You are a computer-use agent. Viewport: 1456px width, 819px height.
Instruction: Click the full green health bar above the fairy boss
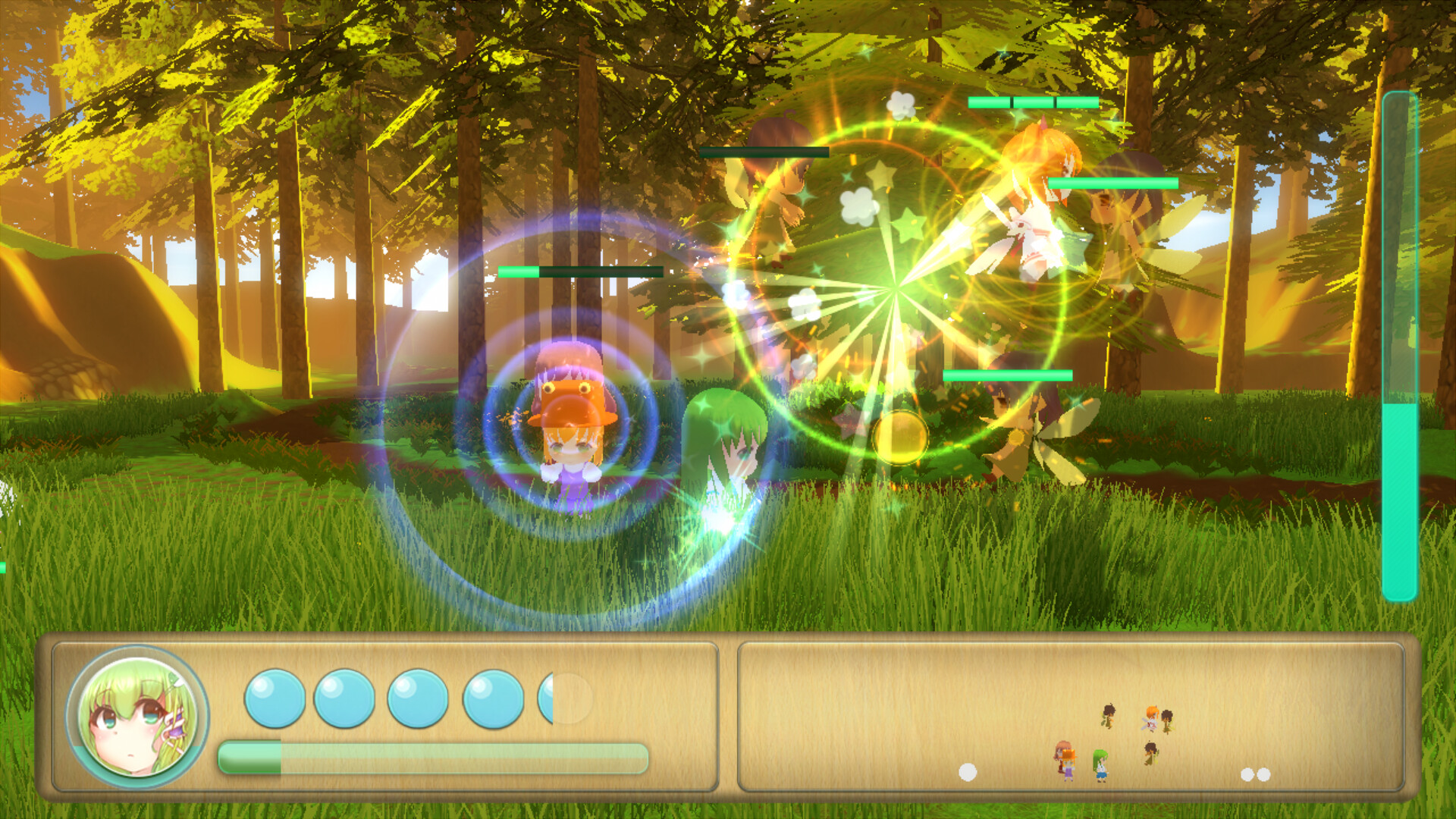tap(1112, 183)
